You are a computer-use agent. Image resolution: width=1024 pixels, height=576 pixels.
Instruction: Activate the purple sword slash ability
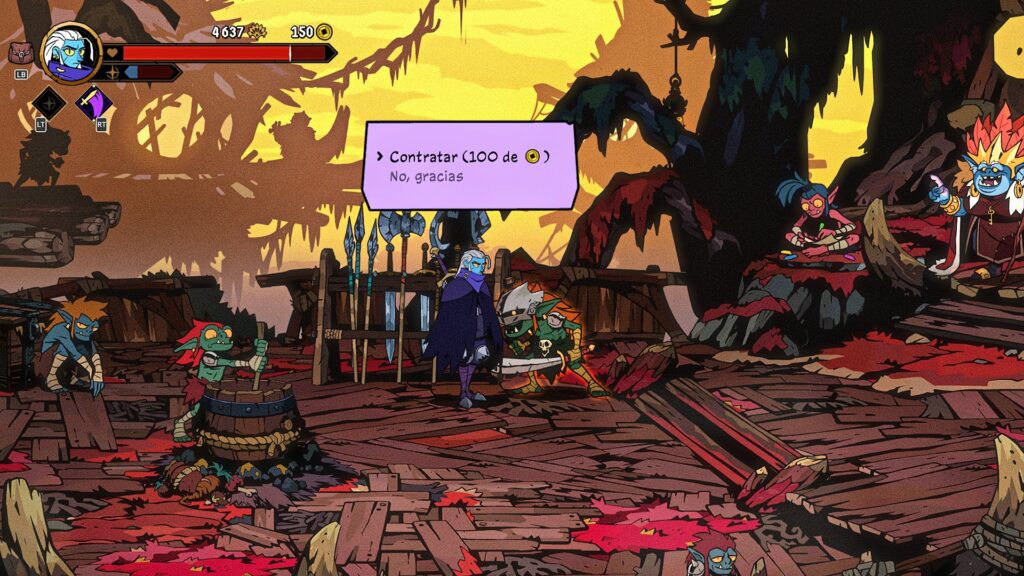[96, 103]
